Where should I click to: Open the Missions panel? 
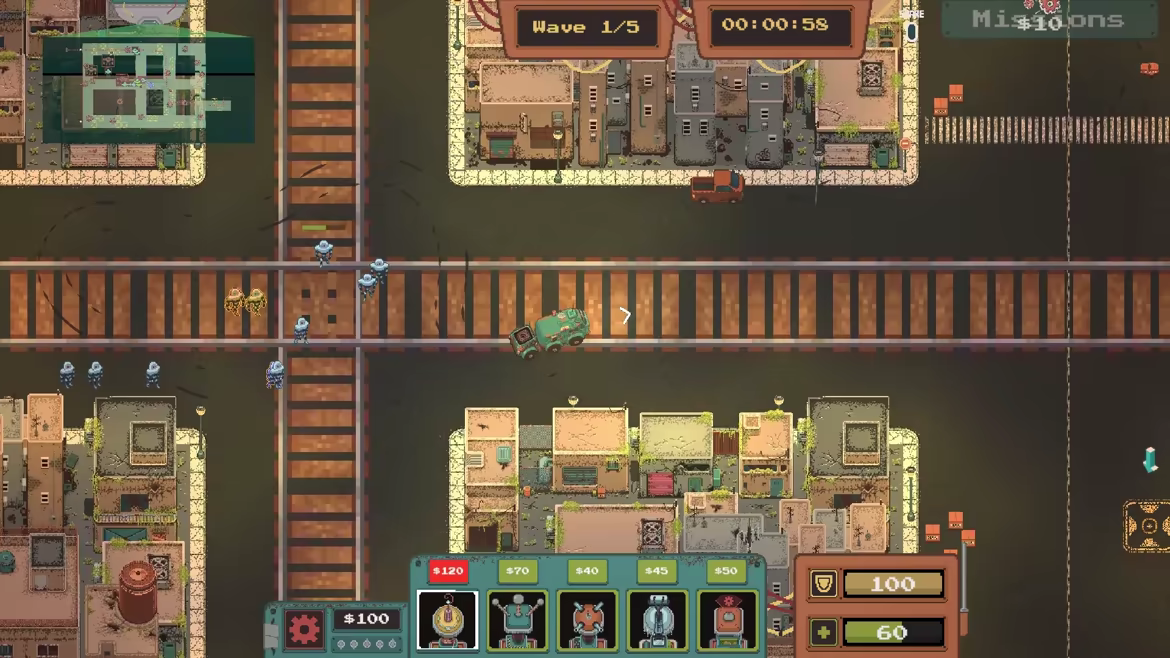click(1048, 20)
